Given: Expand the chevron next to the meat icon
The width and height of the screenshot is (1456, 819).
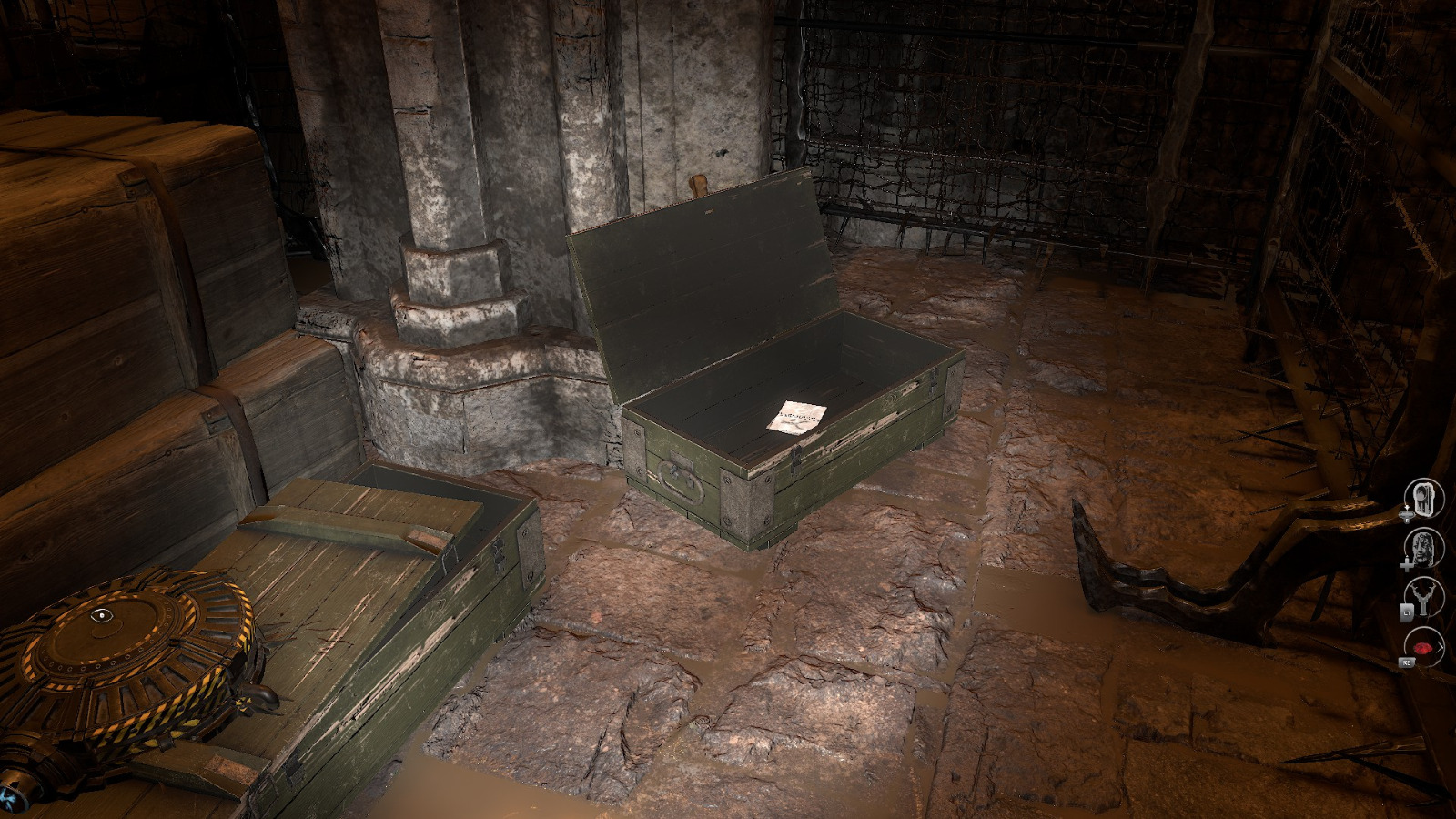Looking at the screenshot, I should (x=1440, y=646).
